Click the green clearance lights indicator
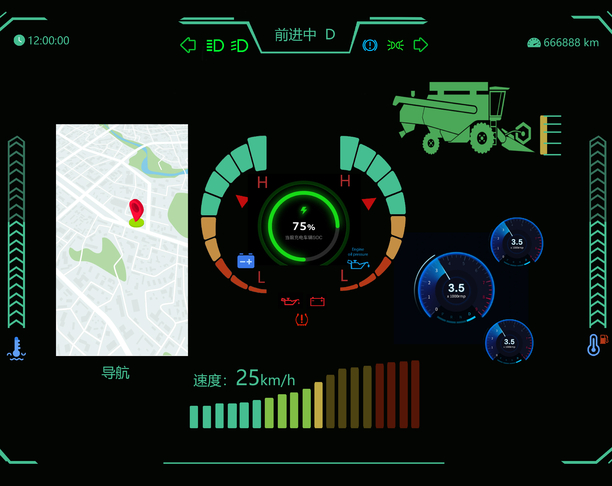This screenshot has height=486, width=612. coord(395,45)
